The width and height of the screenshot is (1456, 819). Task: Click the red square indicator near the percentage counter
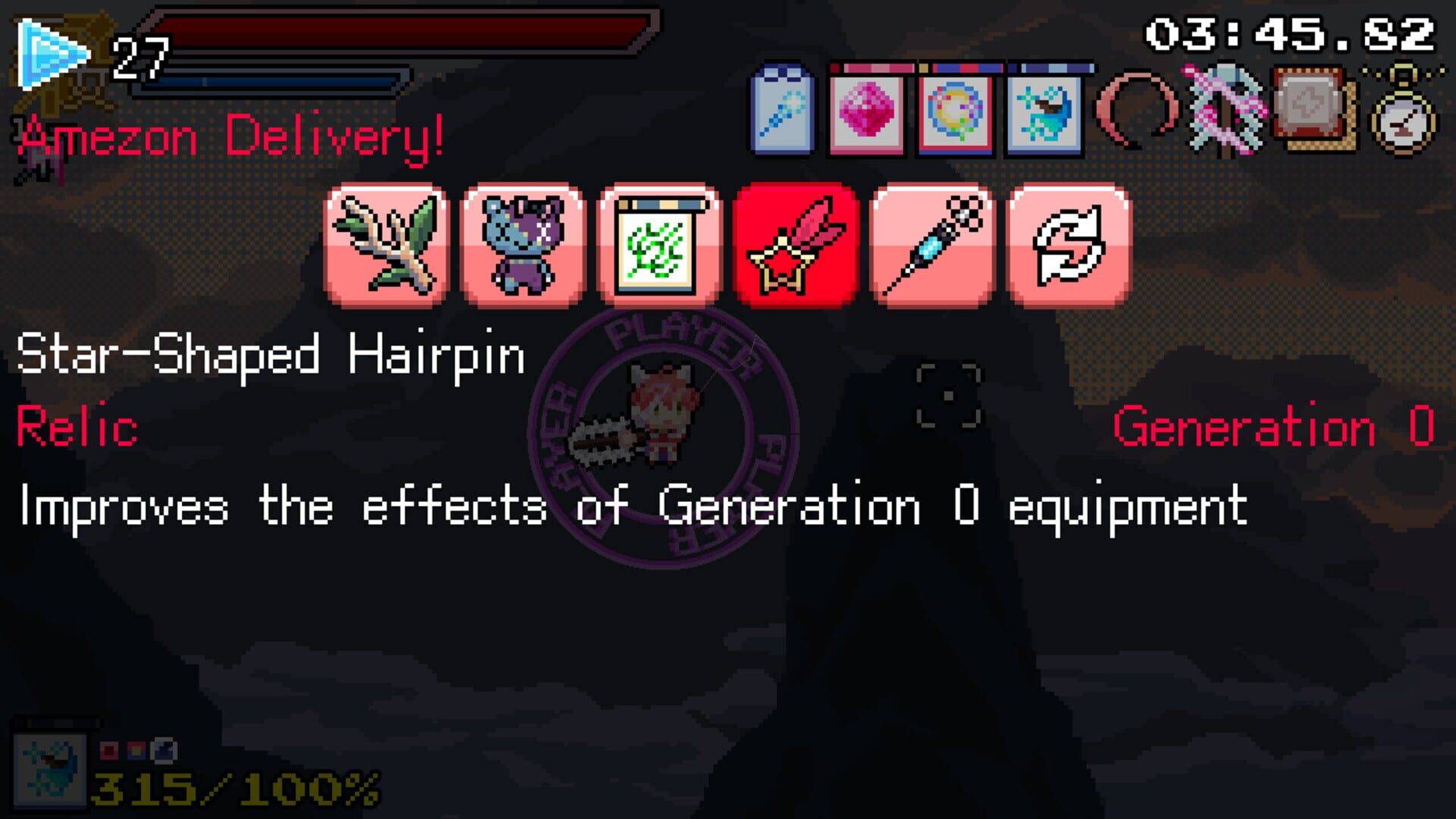[x=109, y=750]
